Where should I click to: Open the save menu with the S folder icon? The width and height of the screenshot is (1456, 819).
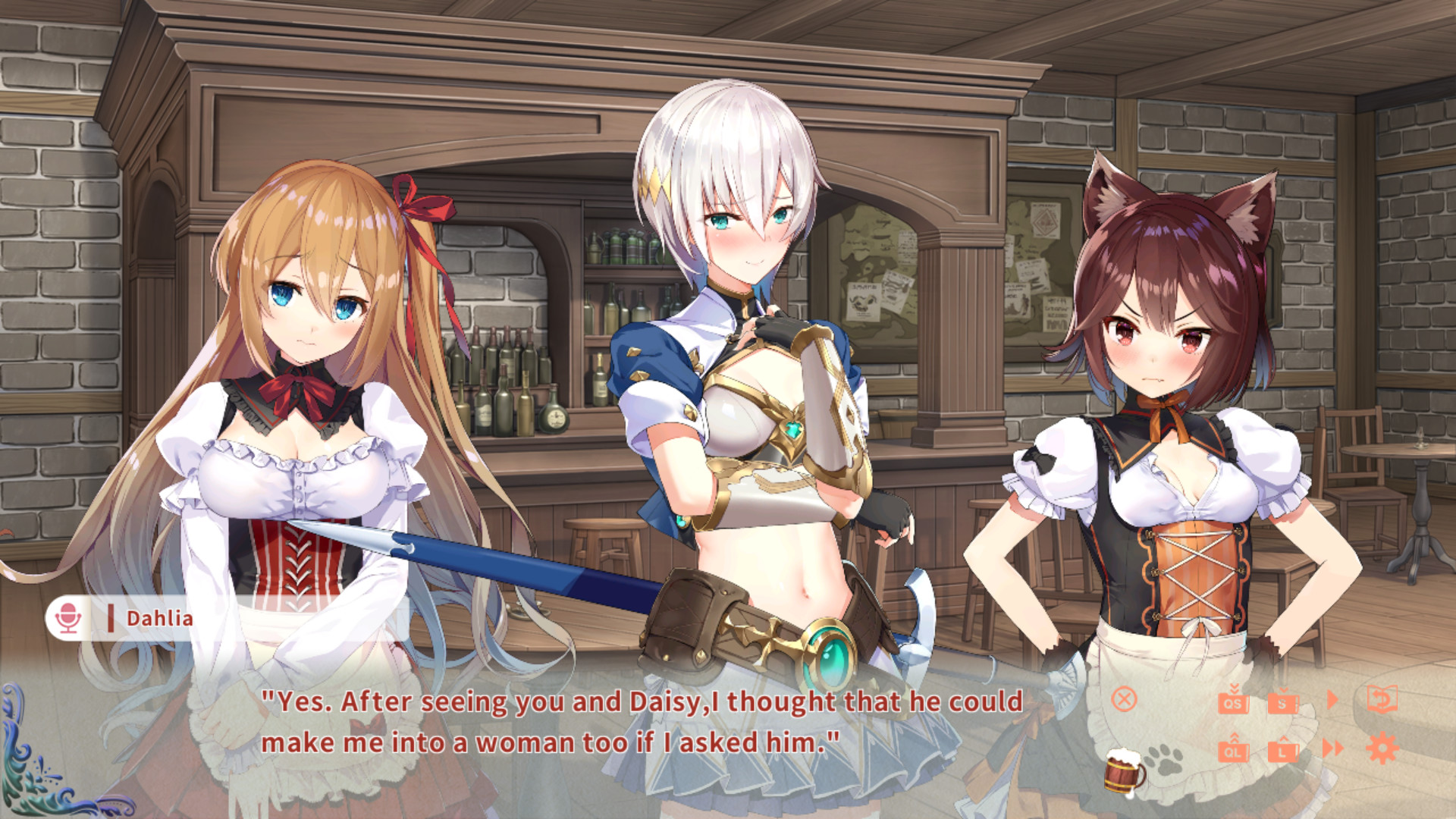coord(1283,703)
